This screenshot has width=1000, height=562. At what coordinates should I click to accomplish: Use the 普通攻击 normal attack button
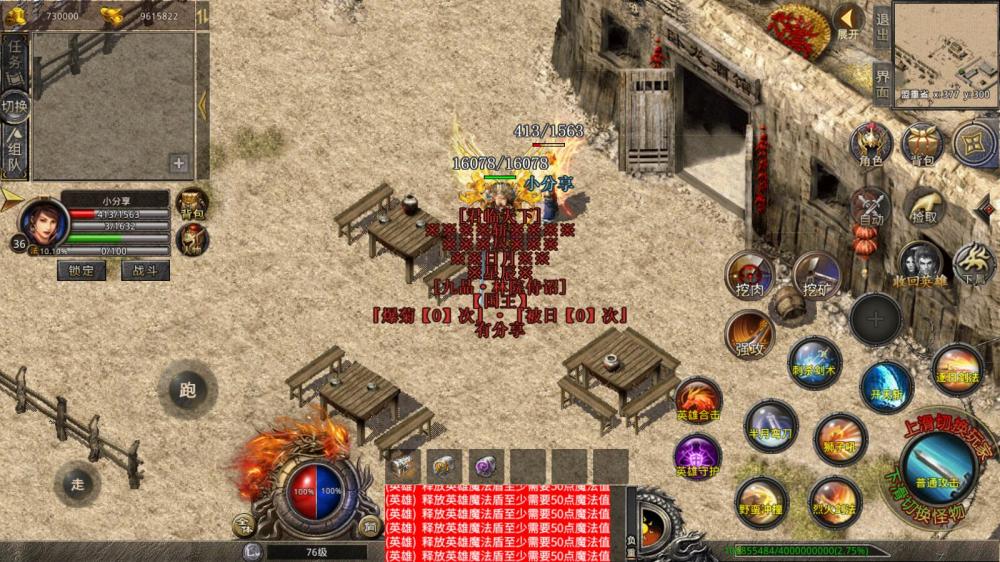[x=937, y=466]
